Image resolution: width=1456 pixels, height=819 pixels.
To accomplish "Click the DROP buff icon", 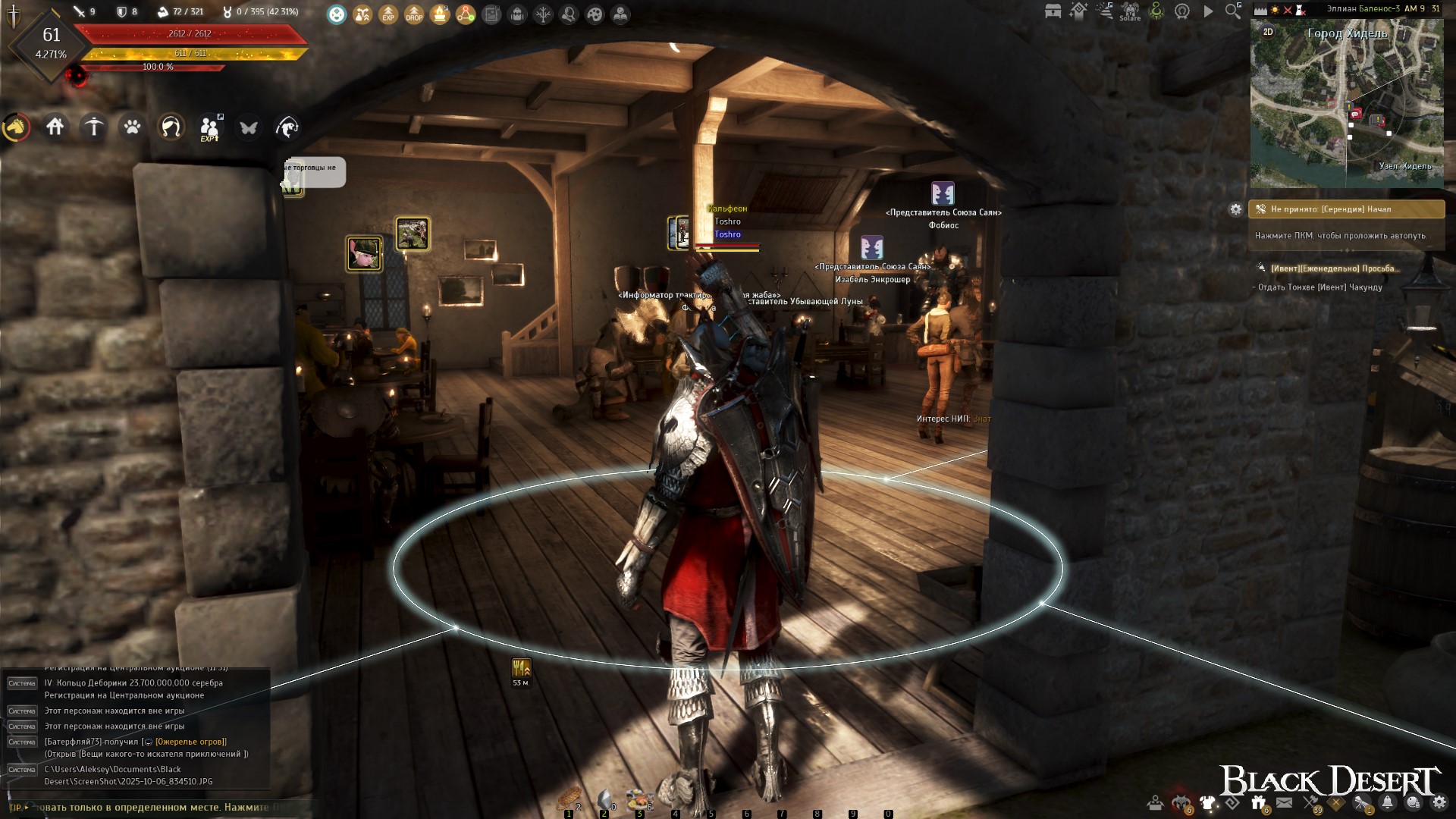I will (x=414, y=14).
